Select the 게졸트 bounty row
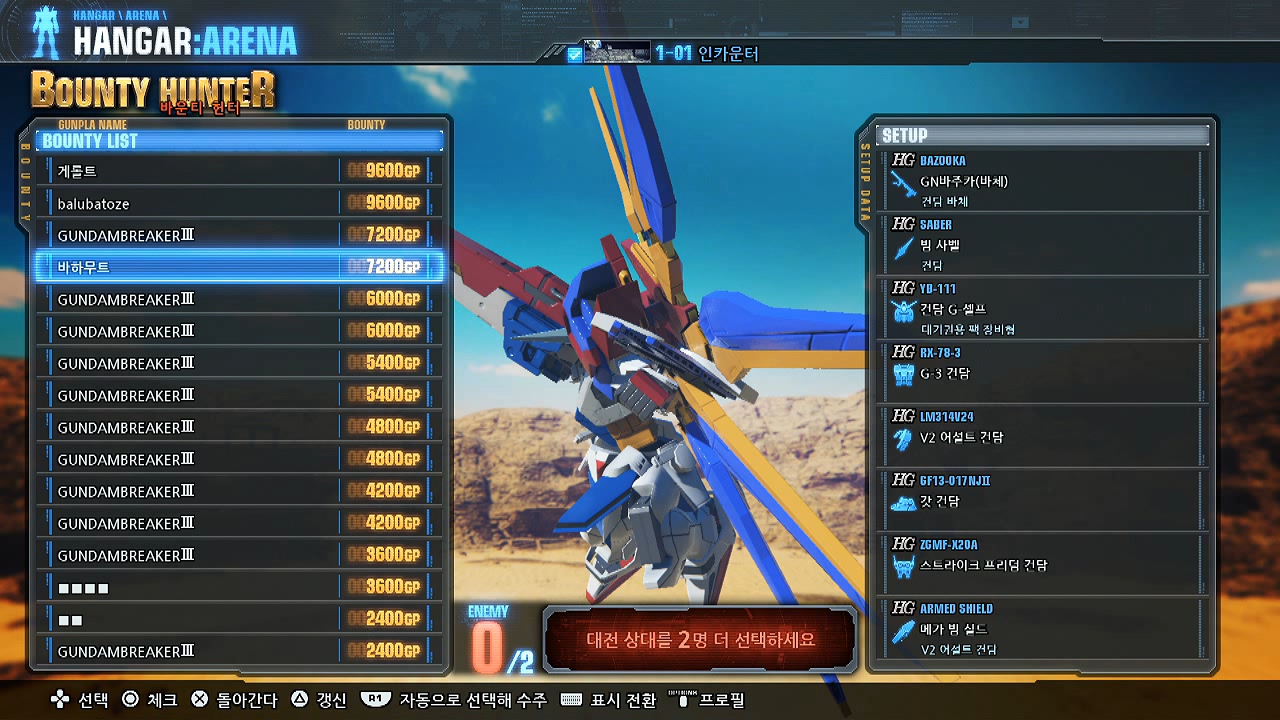Viewport: 1280px width, 720px height. click(x=239, y=171)
